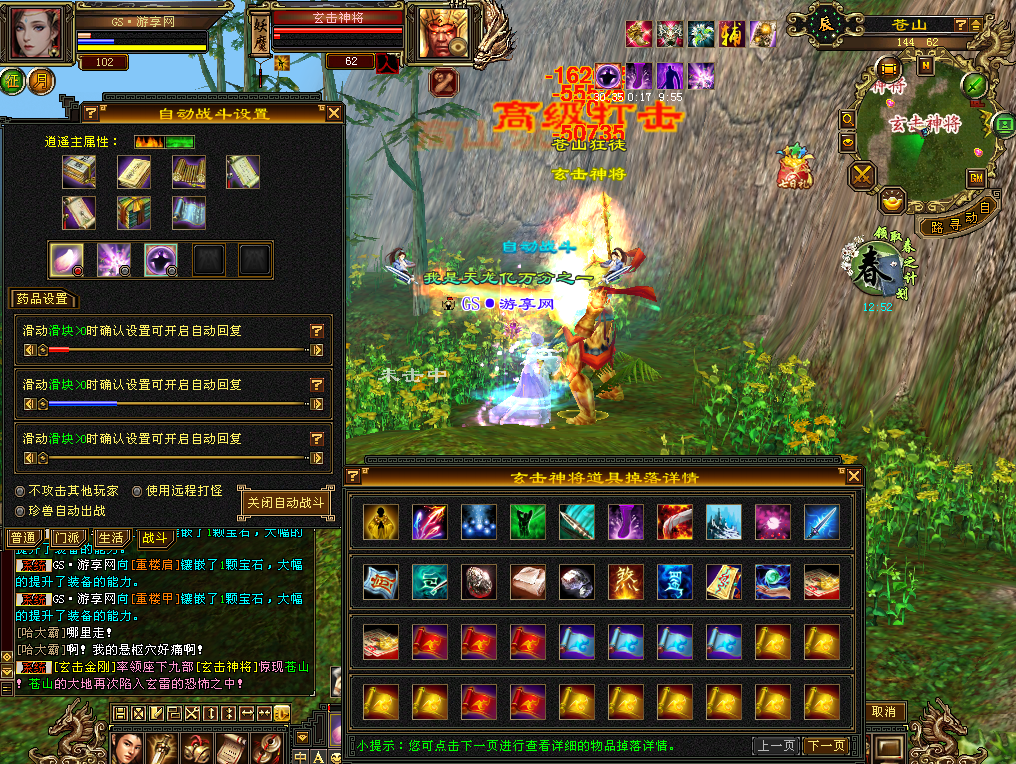Click the 取消 button

click(883, 712)
